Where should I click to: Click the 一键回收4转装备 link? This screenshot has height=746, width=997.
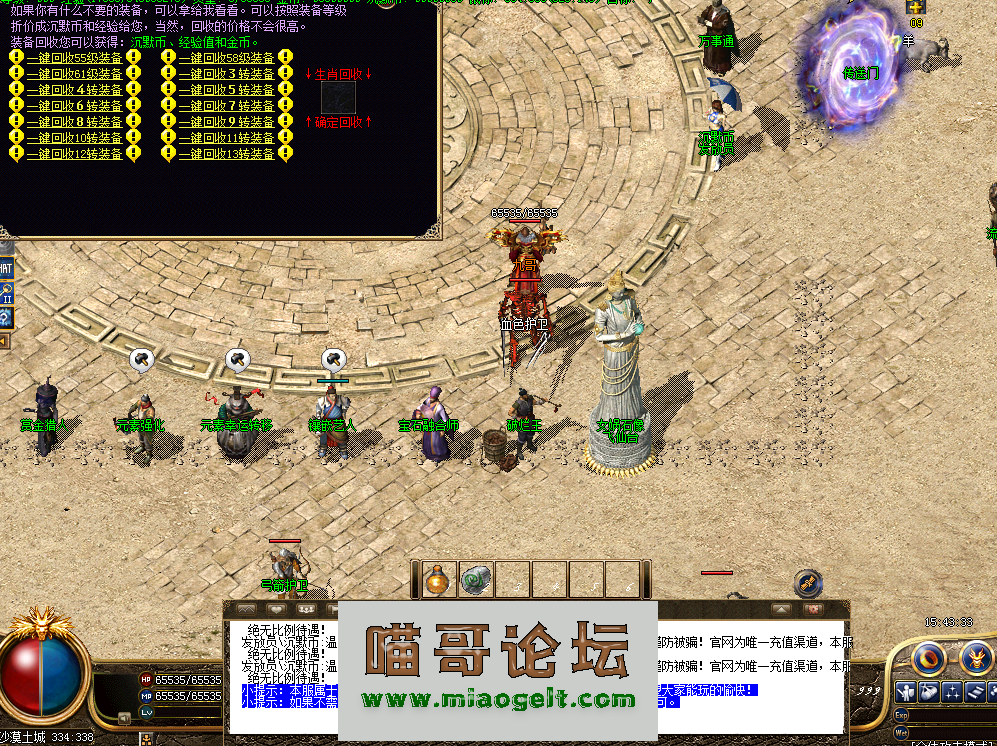click(x=74, y=90)
